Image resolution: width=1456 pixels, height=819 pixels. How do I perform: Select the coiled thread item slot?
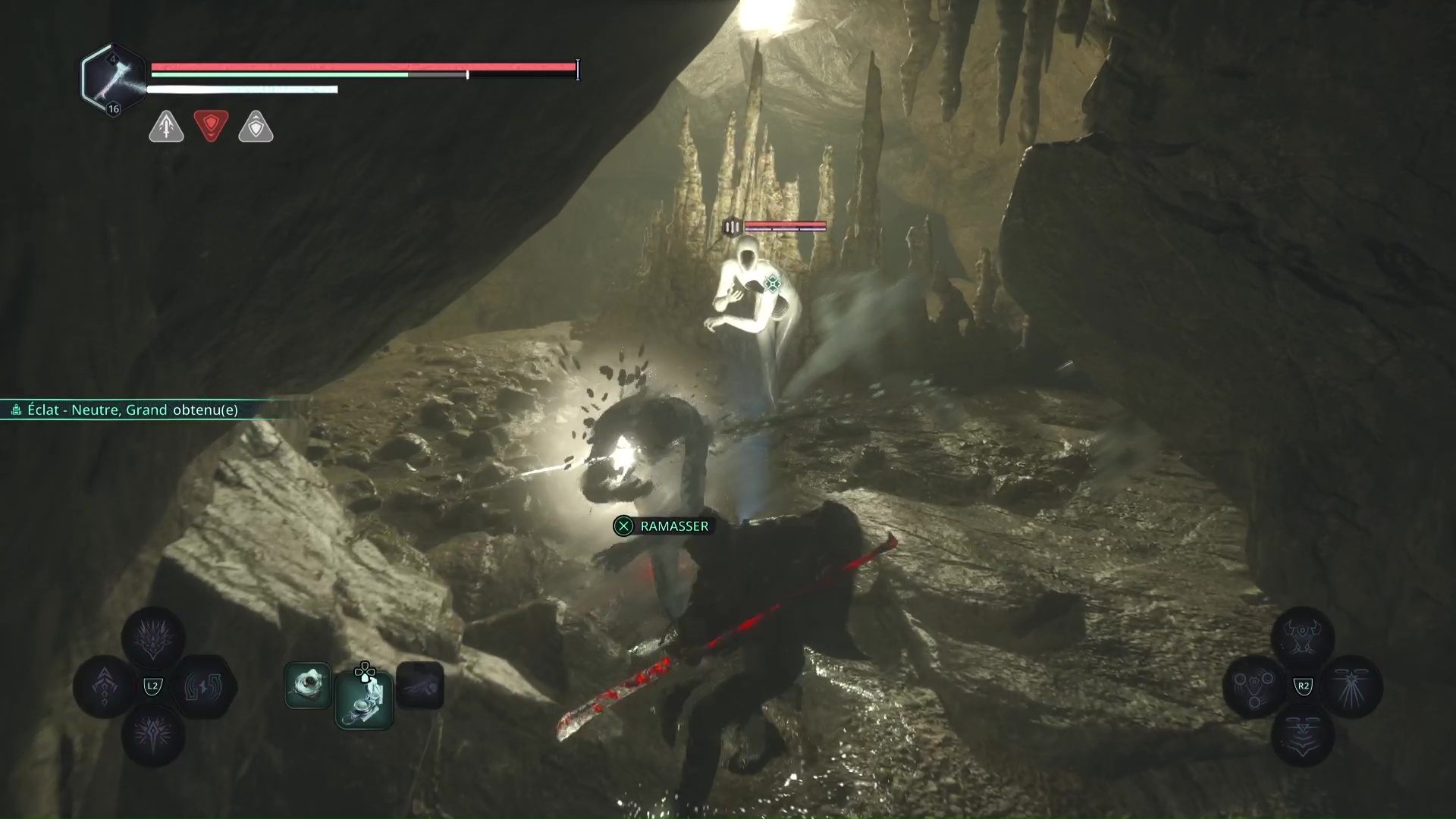[308, 686]
